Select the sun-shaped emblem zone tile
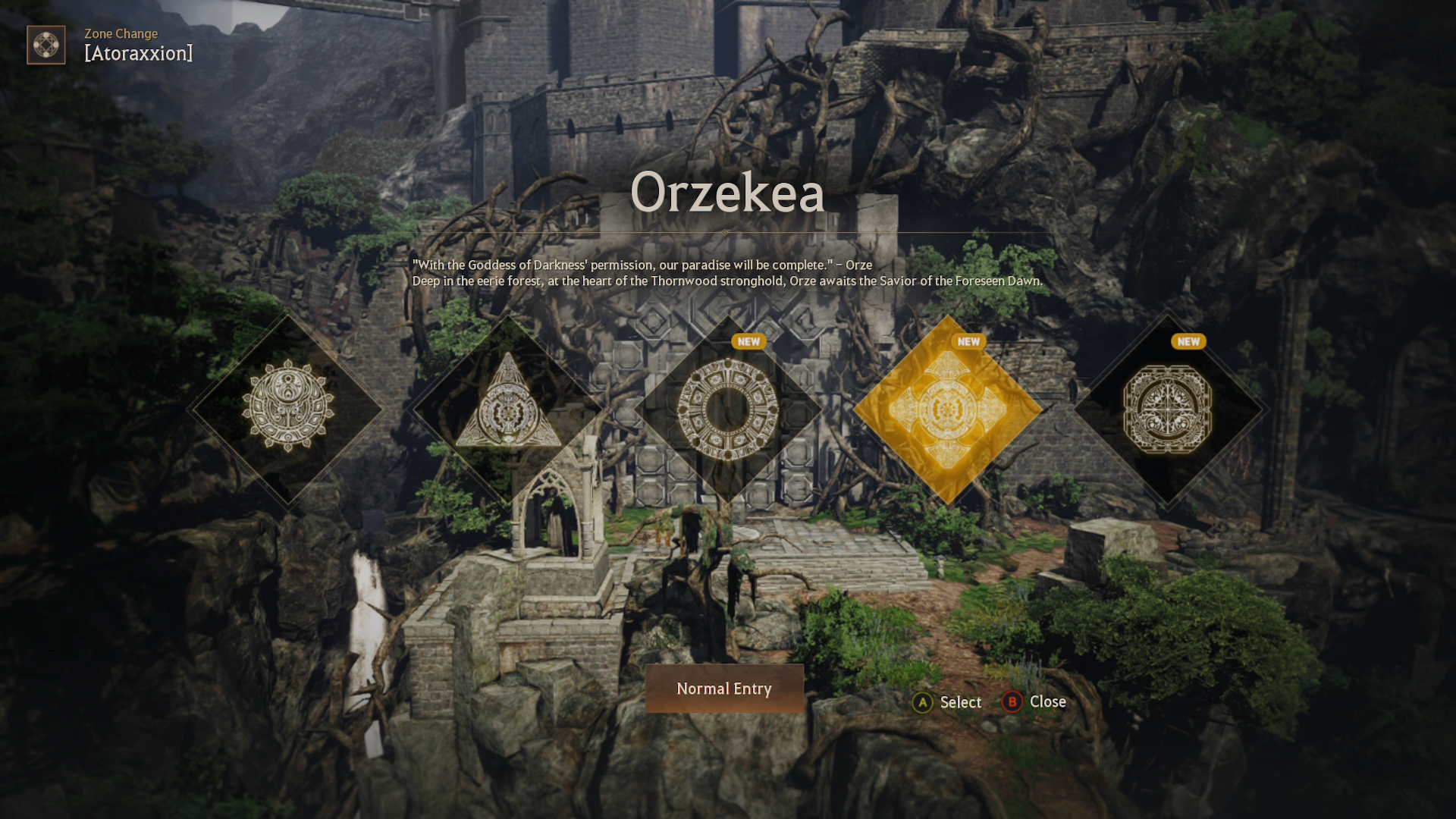Image resolution: width=1456 pixels, height=819 pixels. point(288,408)
